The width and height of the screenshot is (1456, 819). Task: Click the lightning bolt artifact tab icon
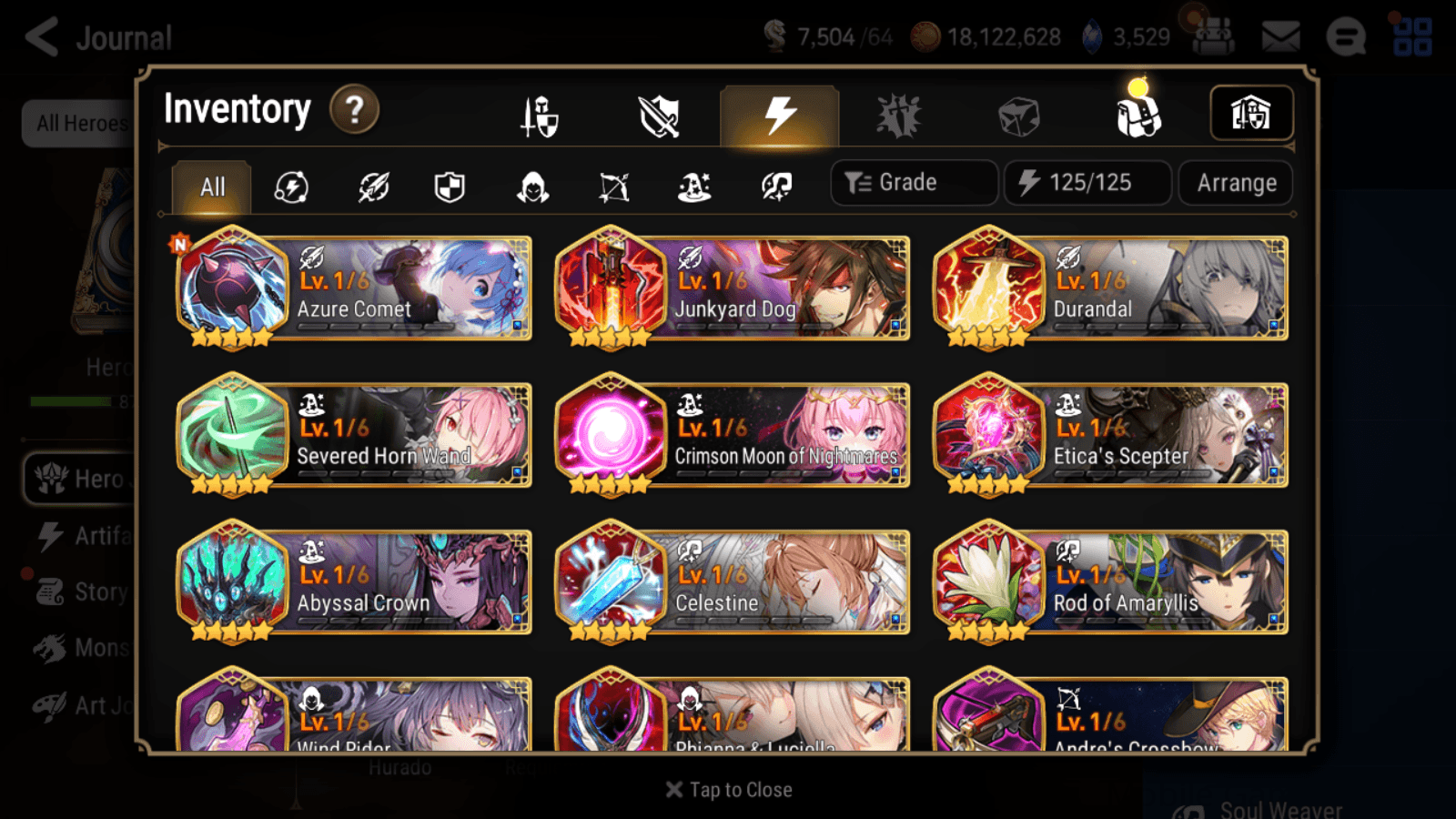778,114
